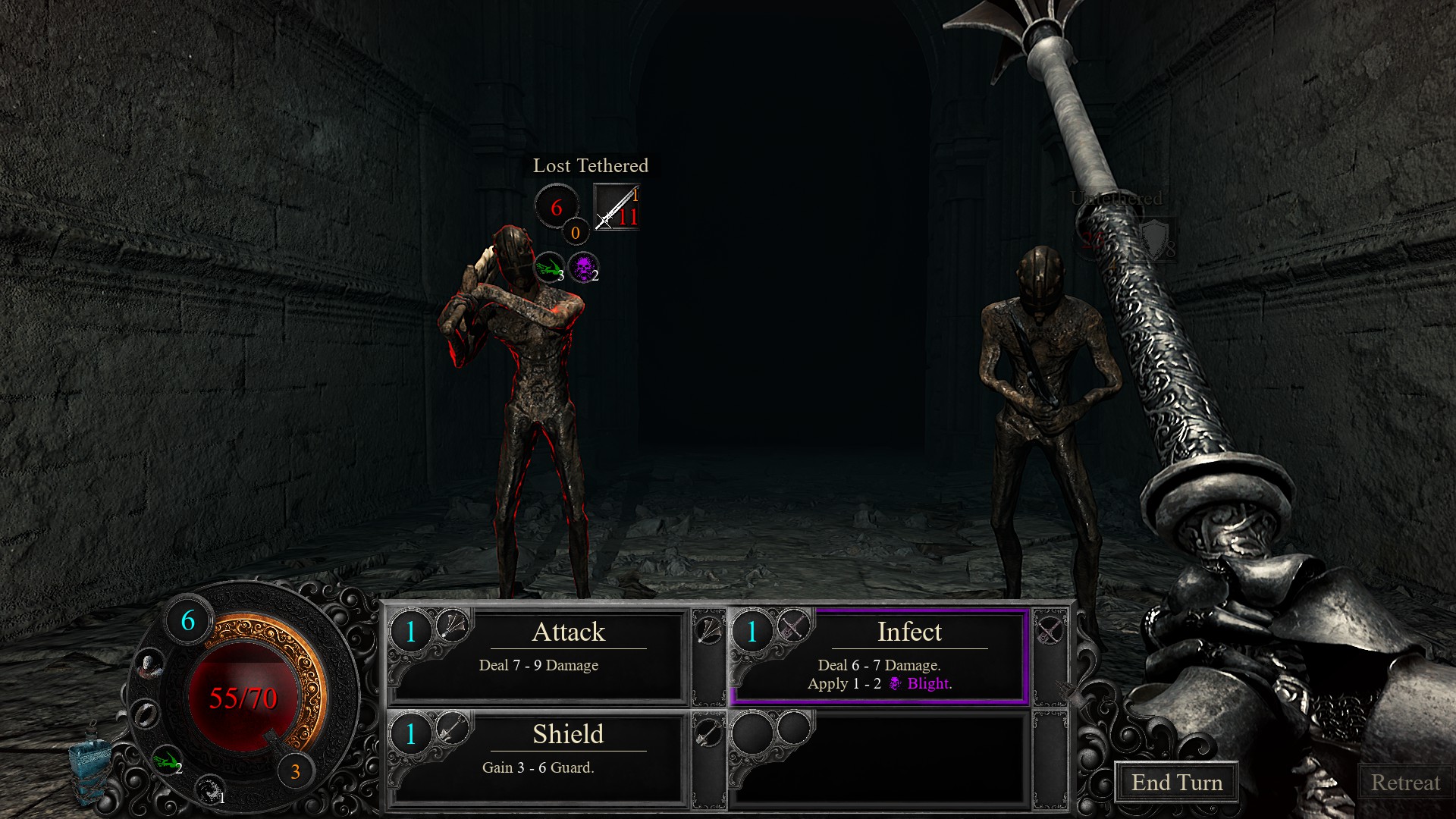This screenshot has width=1456, height=819.
Task: Select the silver ring icon
Action: click(x=144, y=714)
